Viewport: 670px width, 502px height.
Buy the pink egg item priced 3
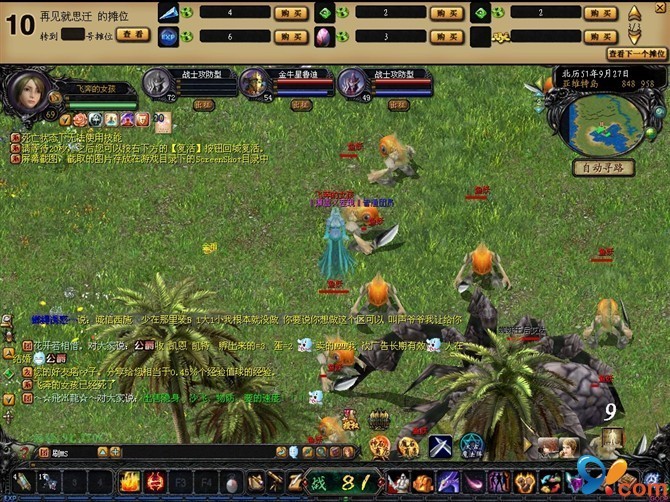tap(445, 36)
